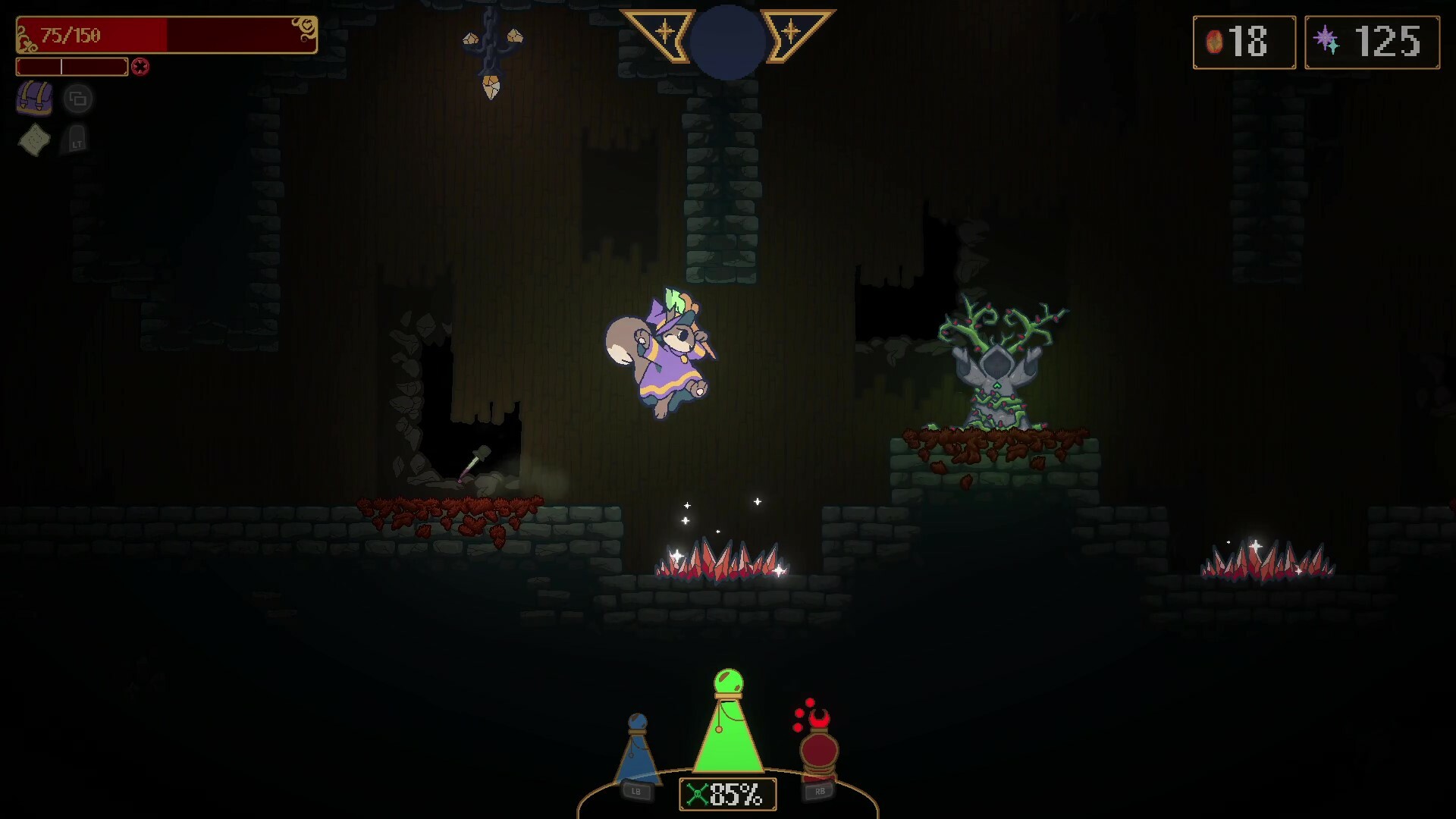
Task: Open the crumpled map icon
Action: pyautogui.click(x=36, y=141)
